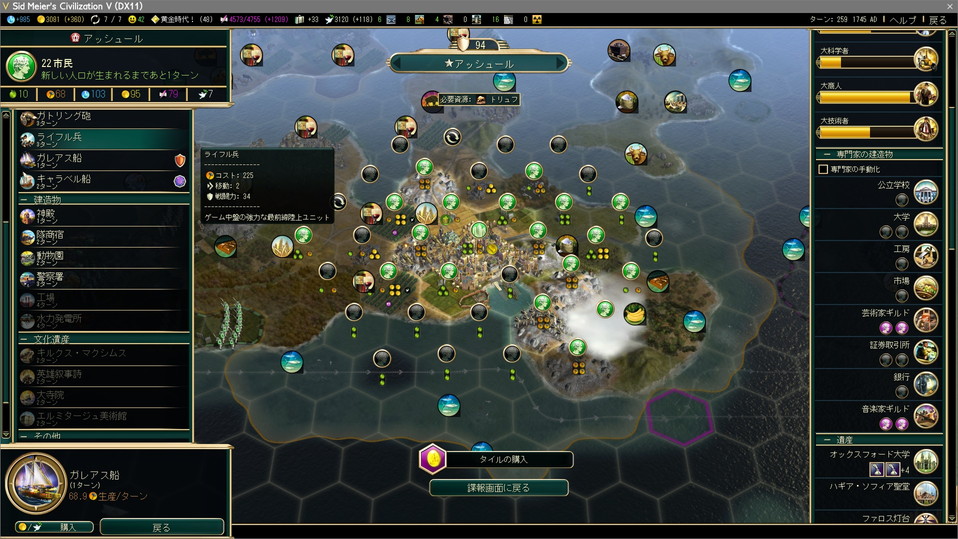Image resolution: width=958 pixels, height=539 pixels.
Task: Return via 諜報画面に戻る button
Action: click(x=499, y=488)
